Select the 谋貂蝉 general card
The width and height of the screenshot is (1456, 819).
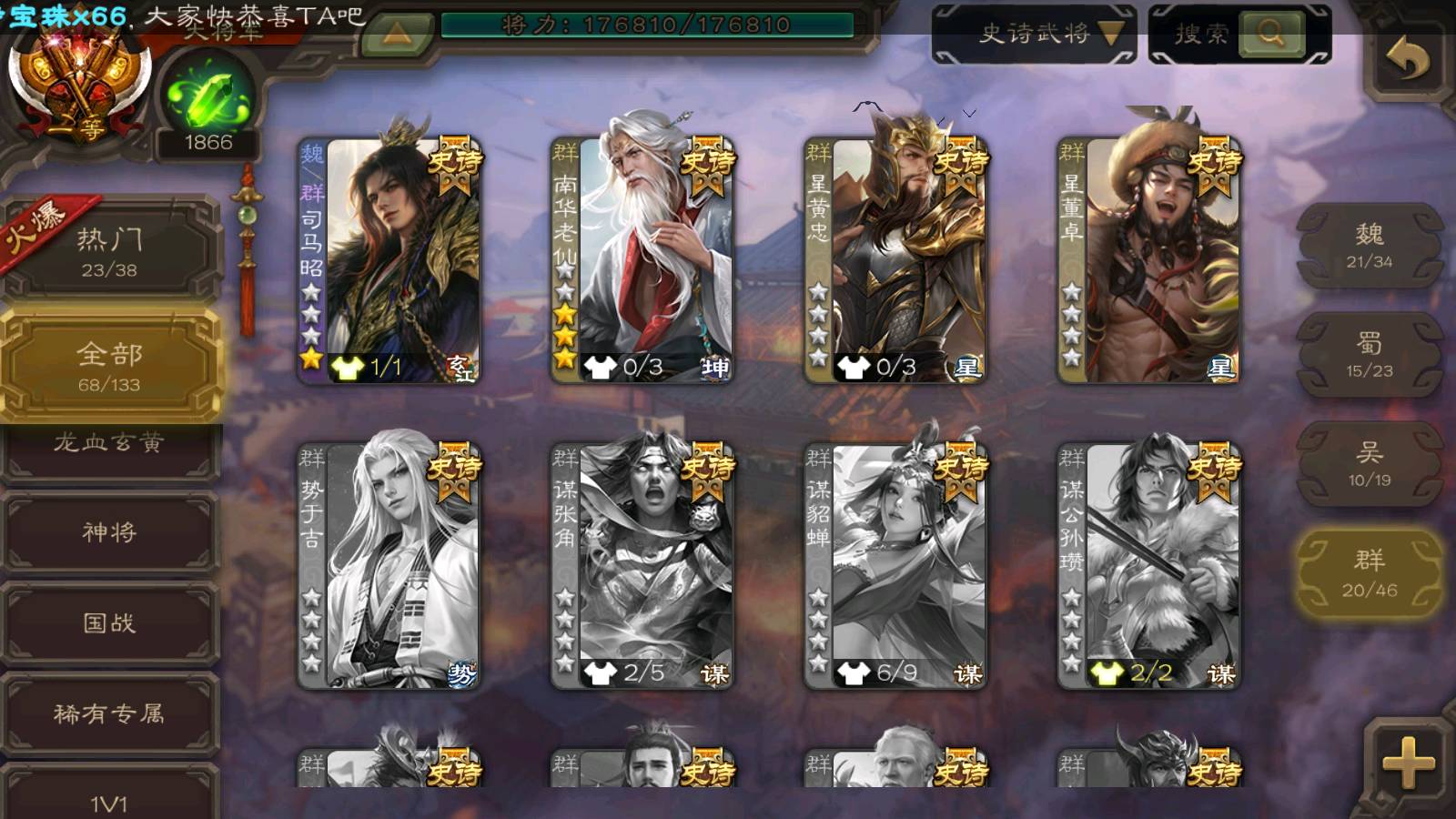[x=895, y=564]
